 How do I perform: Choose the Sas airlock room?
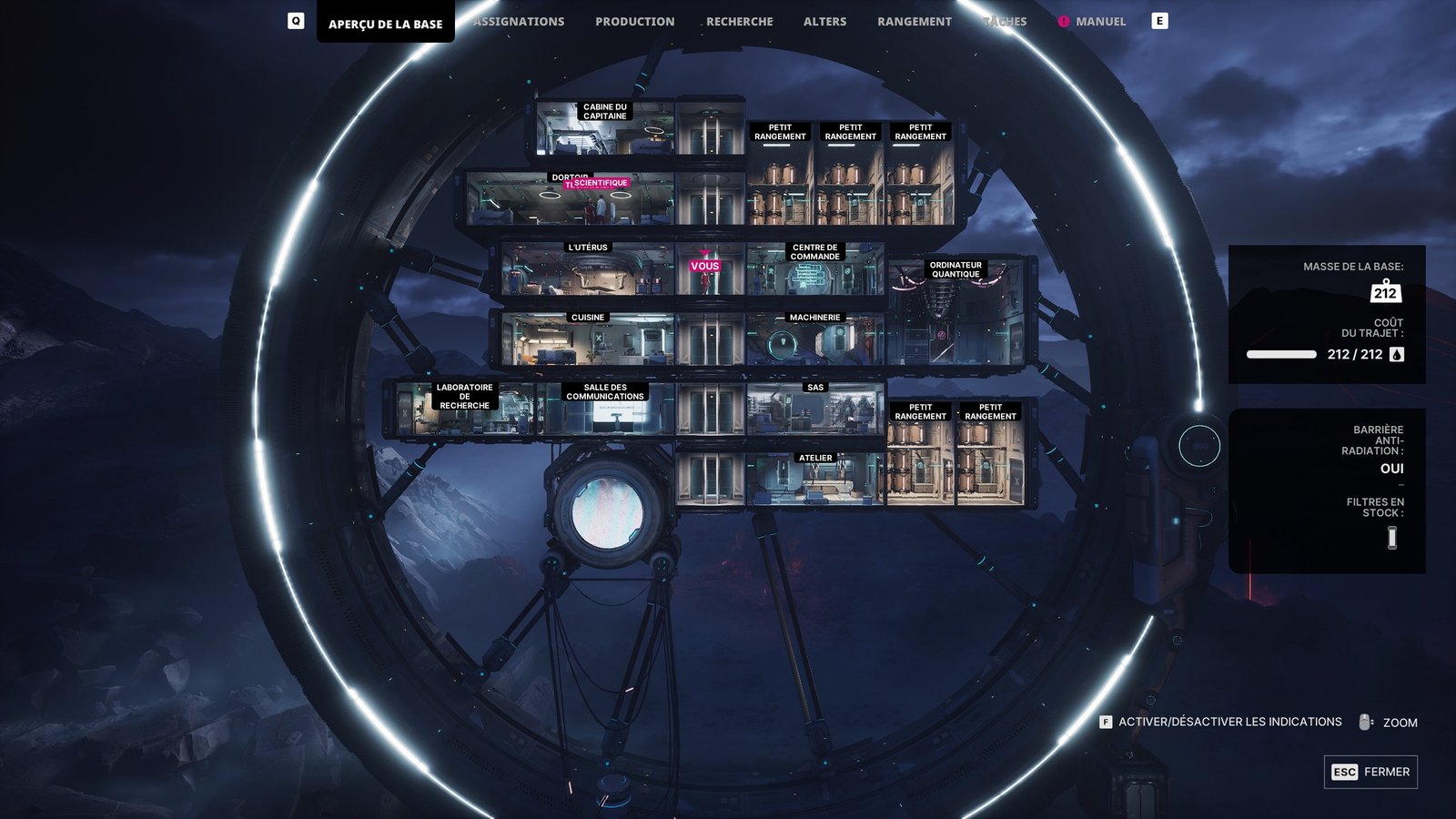click(x=814, y=409)
